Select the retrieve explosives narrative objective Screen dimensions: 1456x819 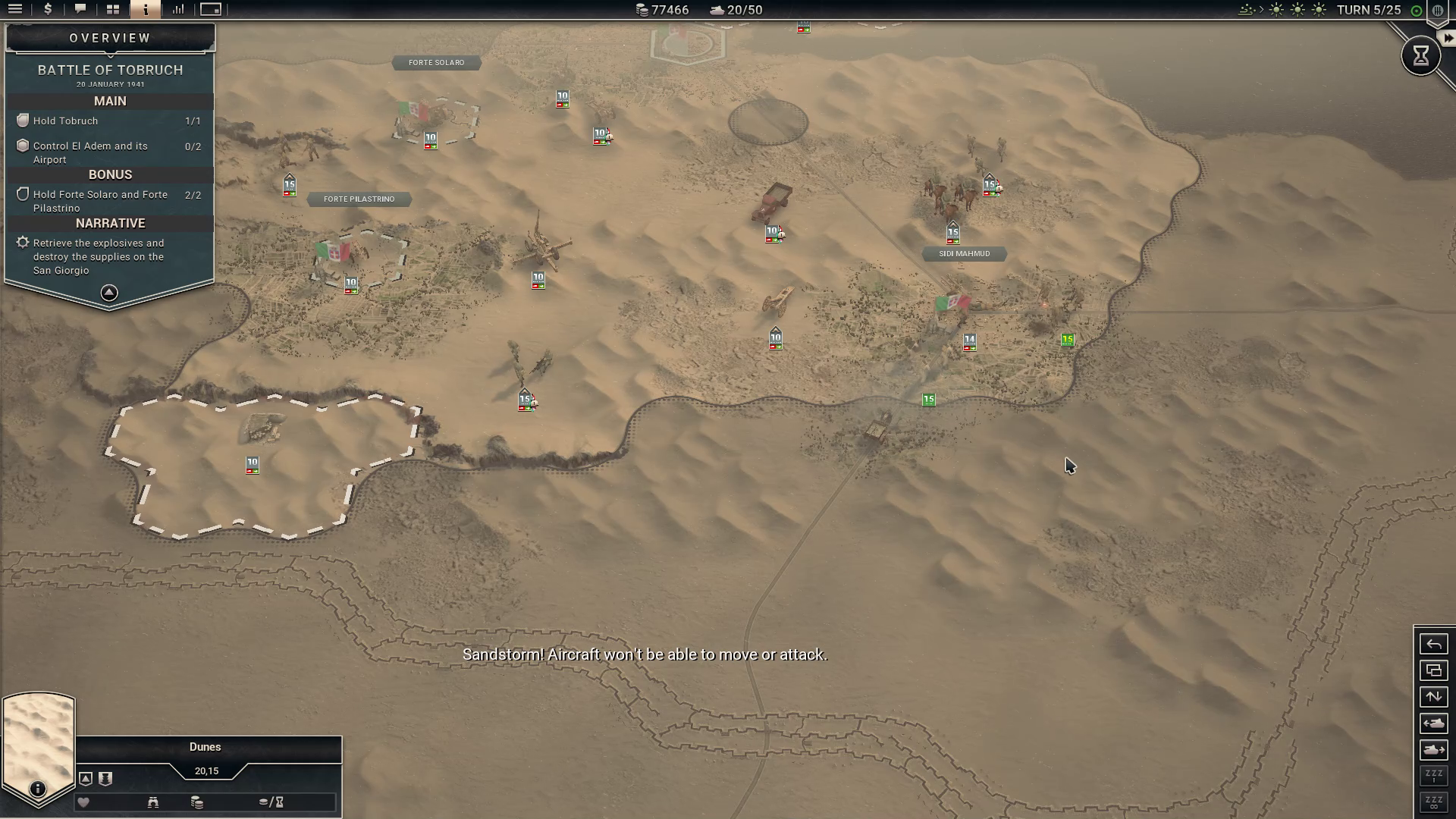[x=99, y=256]
